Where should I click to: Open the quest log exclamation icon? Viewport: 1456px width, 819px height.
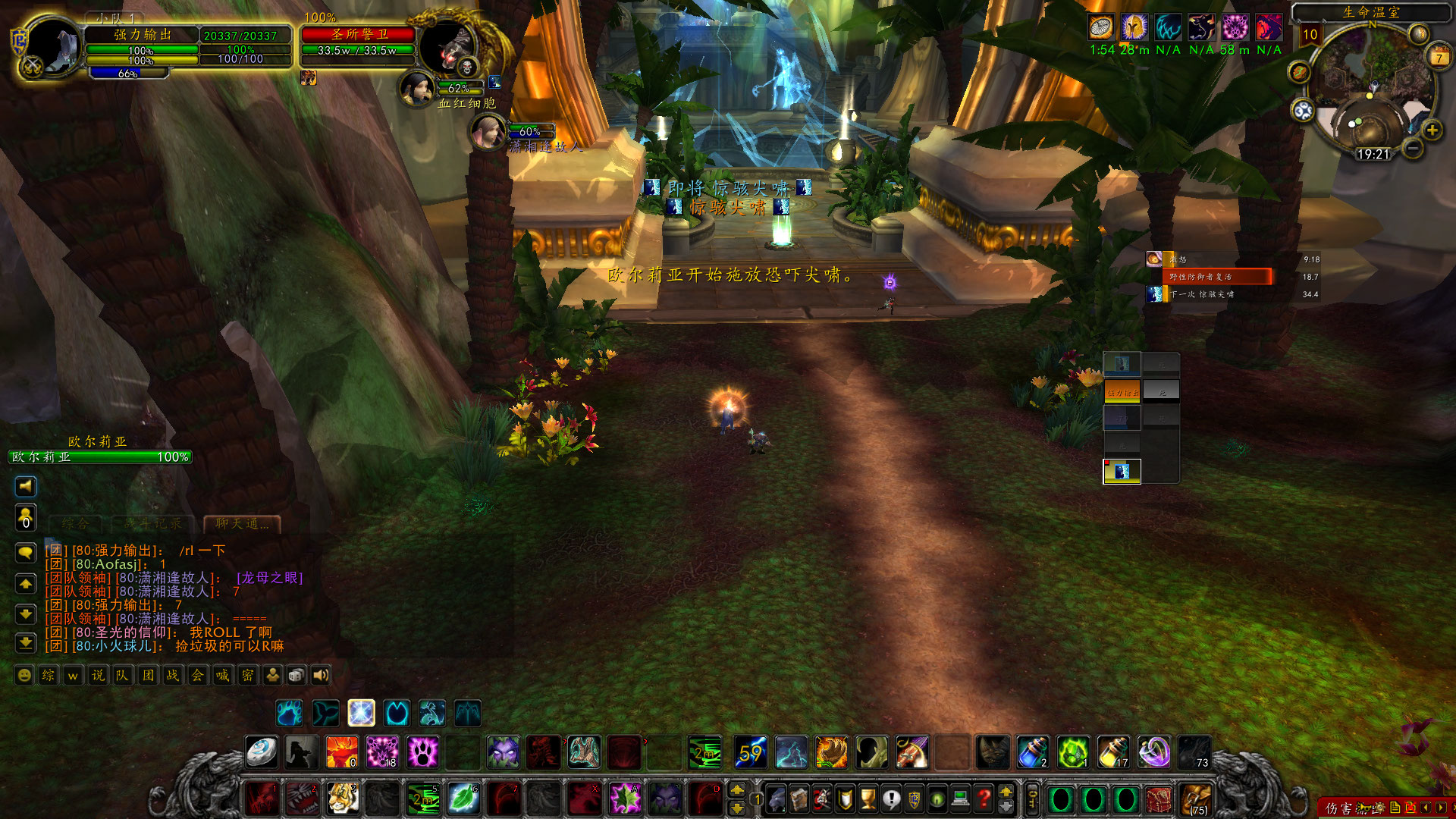889,798
